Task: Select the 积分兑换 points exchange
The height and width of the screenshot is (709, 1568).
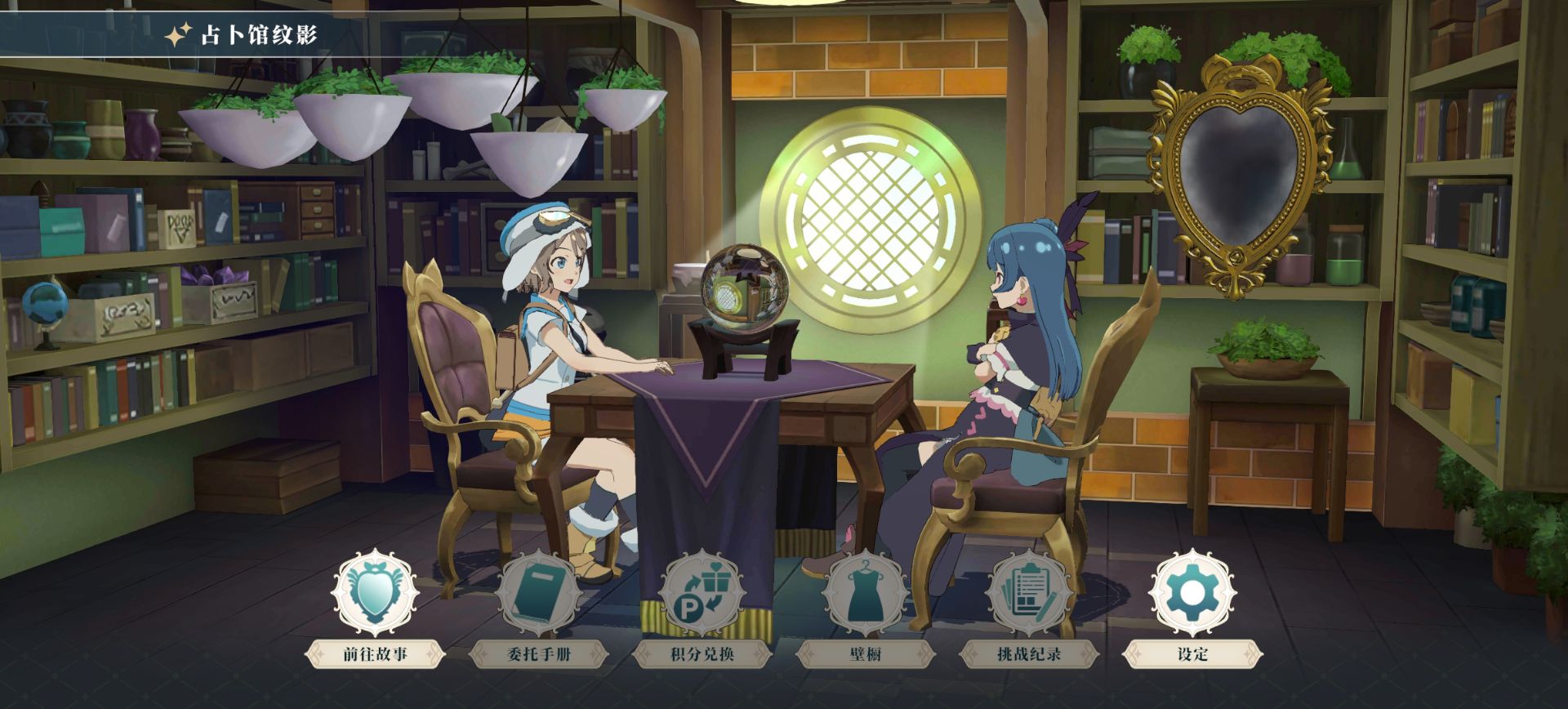Action: click(x=702, y=595)
